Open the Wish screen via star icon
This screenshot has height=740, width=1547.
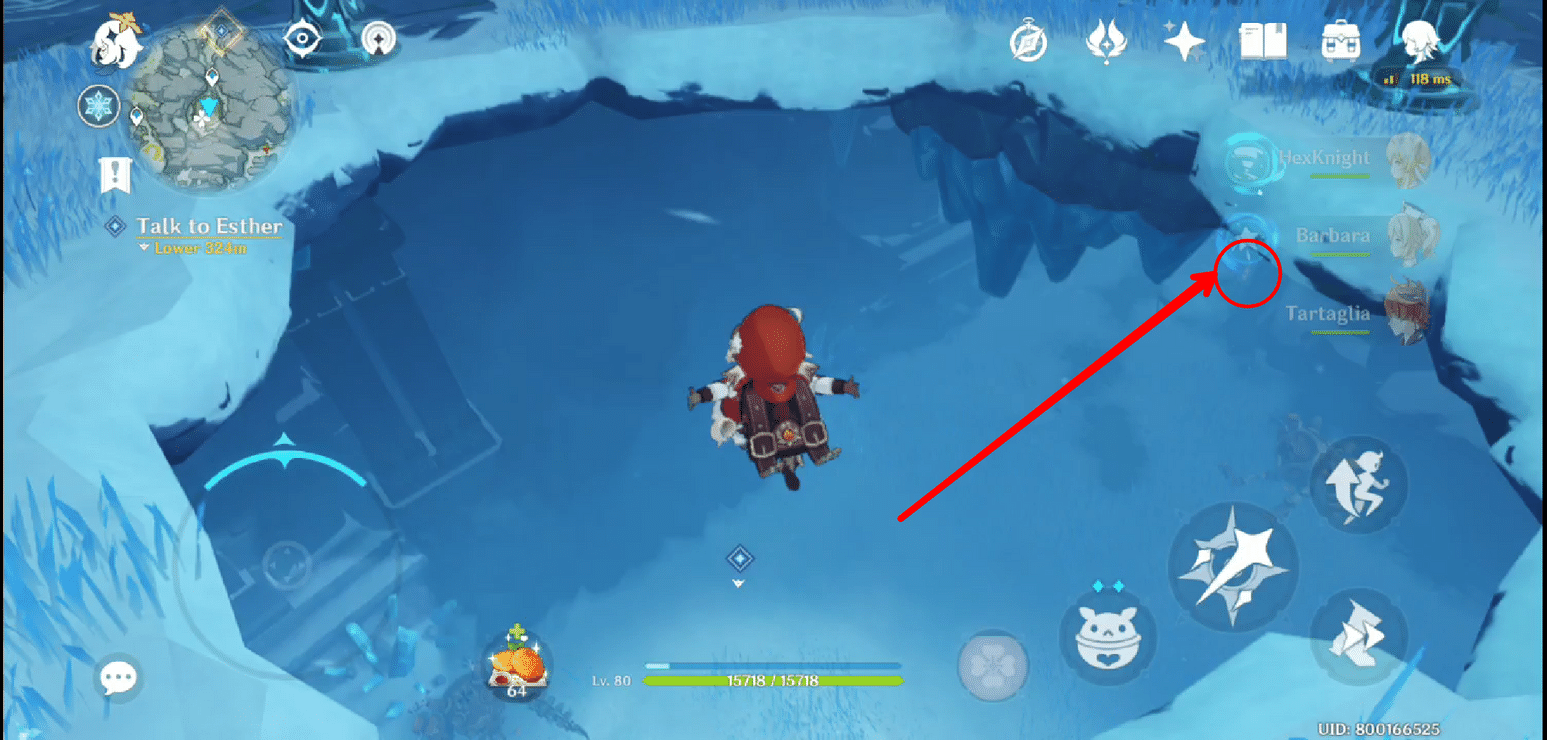1182,40
